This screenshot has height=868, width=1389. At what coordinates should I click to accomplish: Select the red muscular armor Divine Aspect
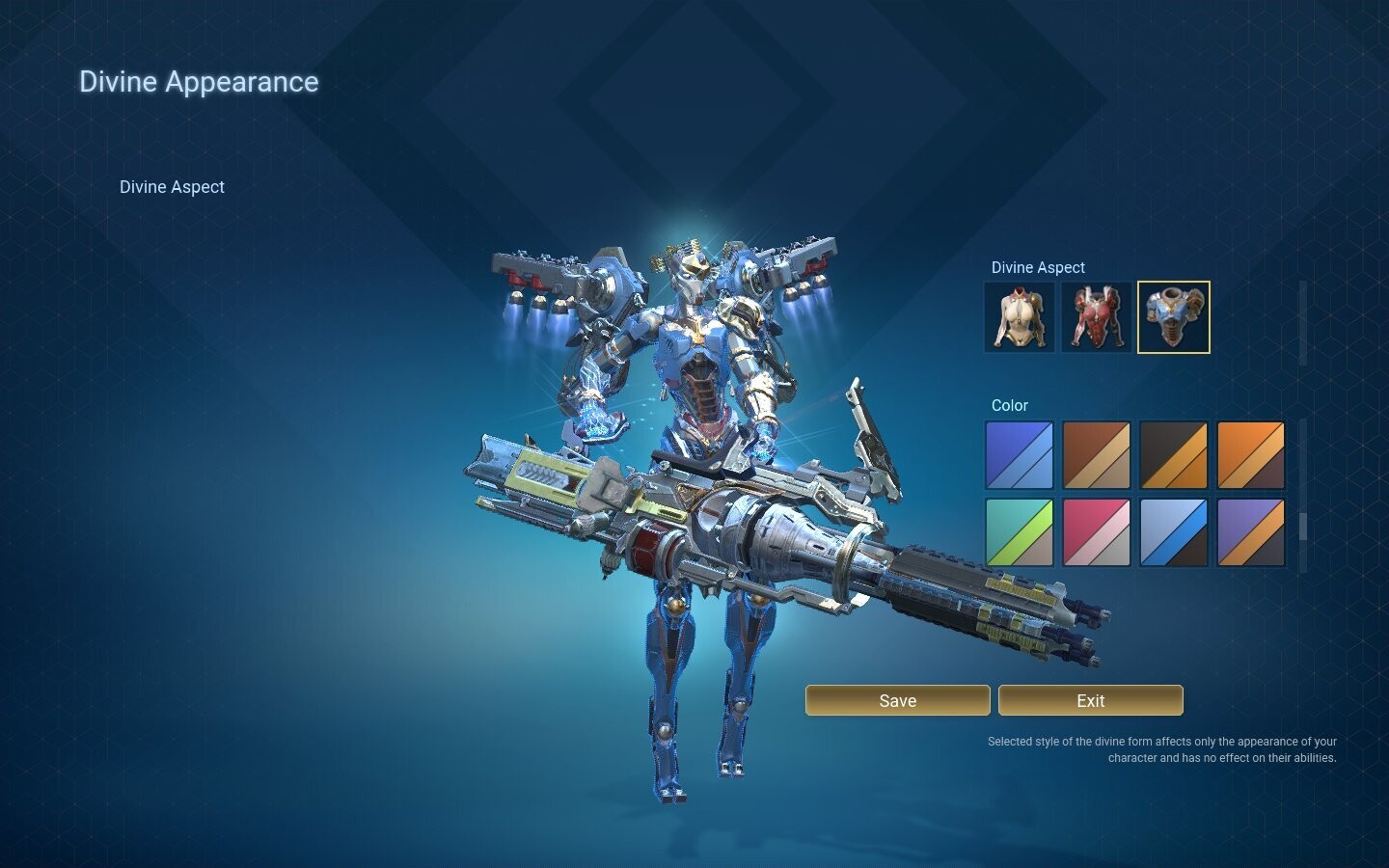pos(1097,316)
